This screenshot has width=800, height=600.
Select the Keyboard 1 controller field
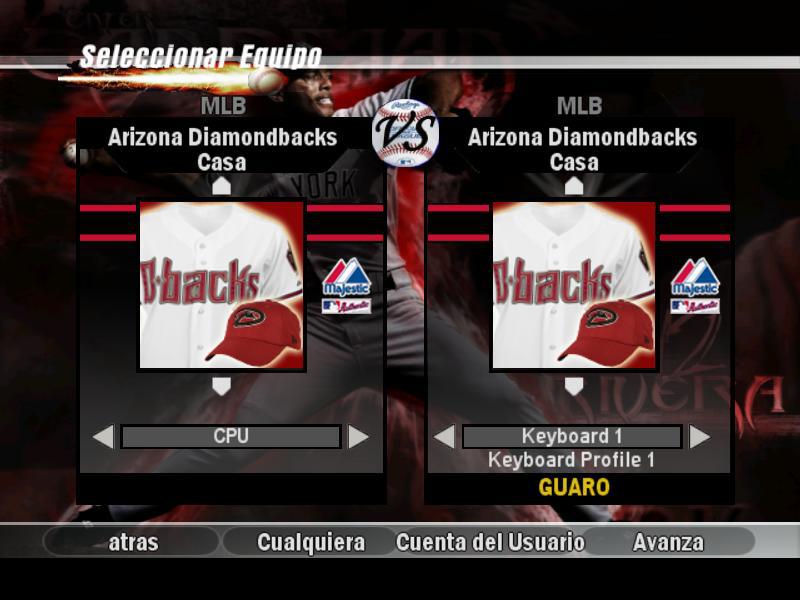(x=572, y=437)
